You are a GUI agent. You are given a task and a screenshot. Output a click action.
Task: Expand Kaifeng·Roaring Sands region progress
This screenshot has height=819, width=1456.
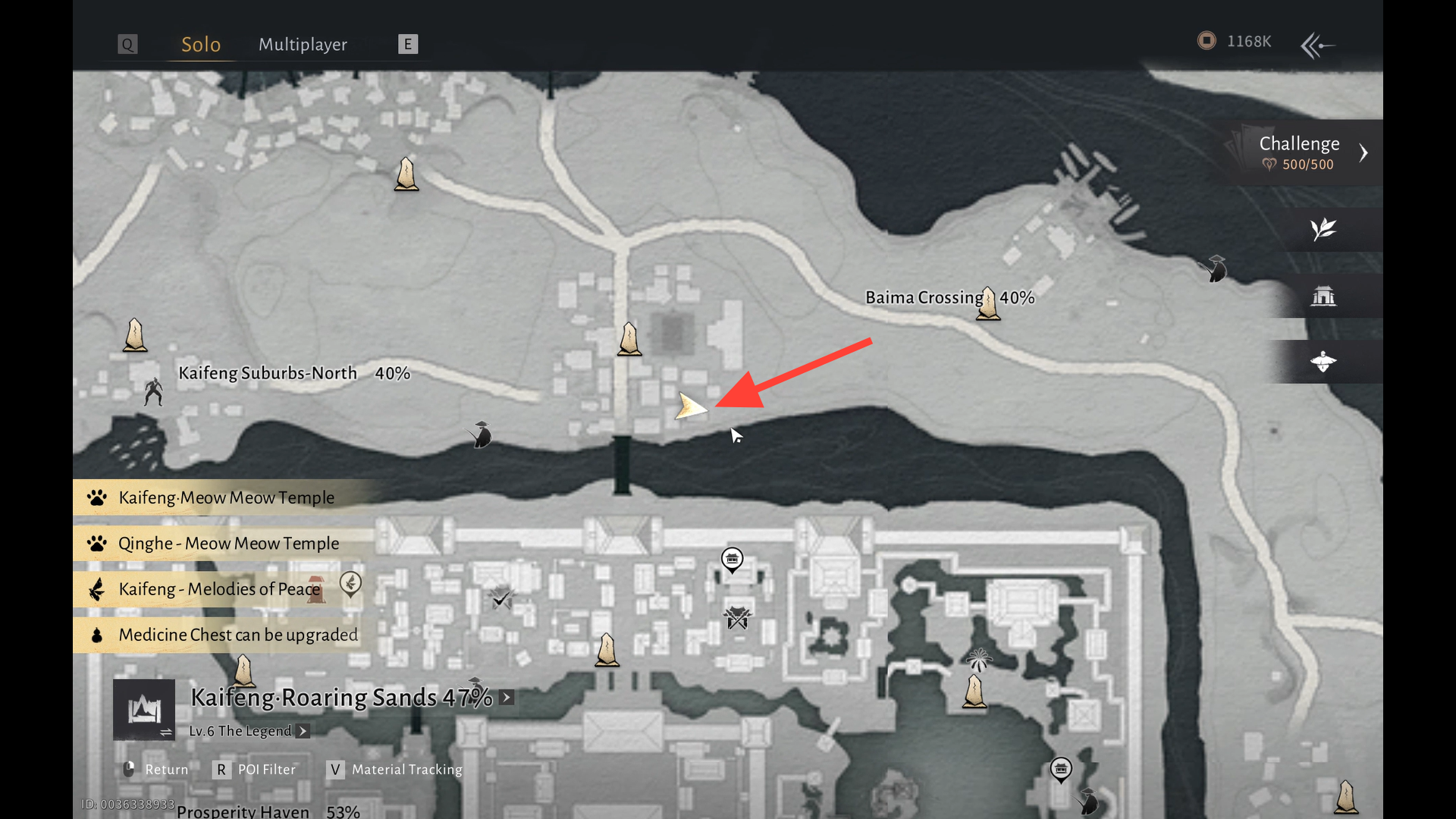(x=507, y=697)
